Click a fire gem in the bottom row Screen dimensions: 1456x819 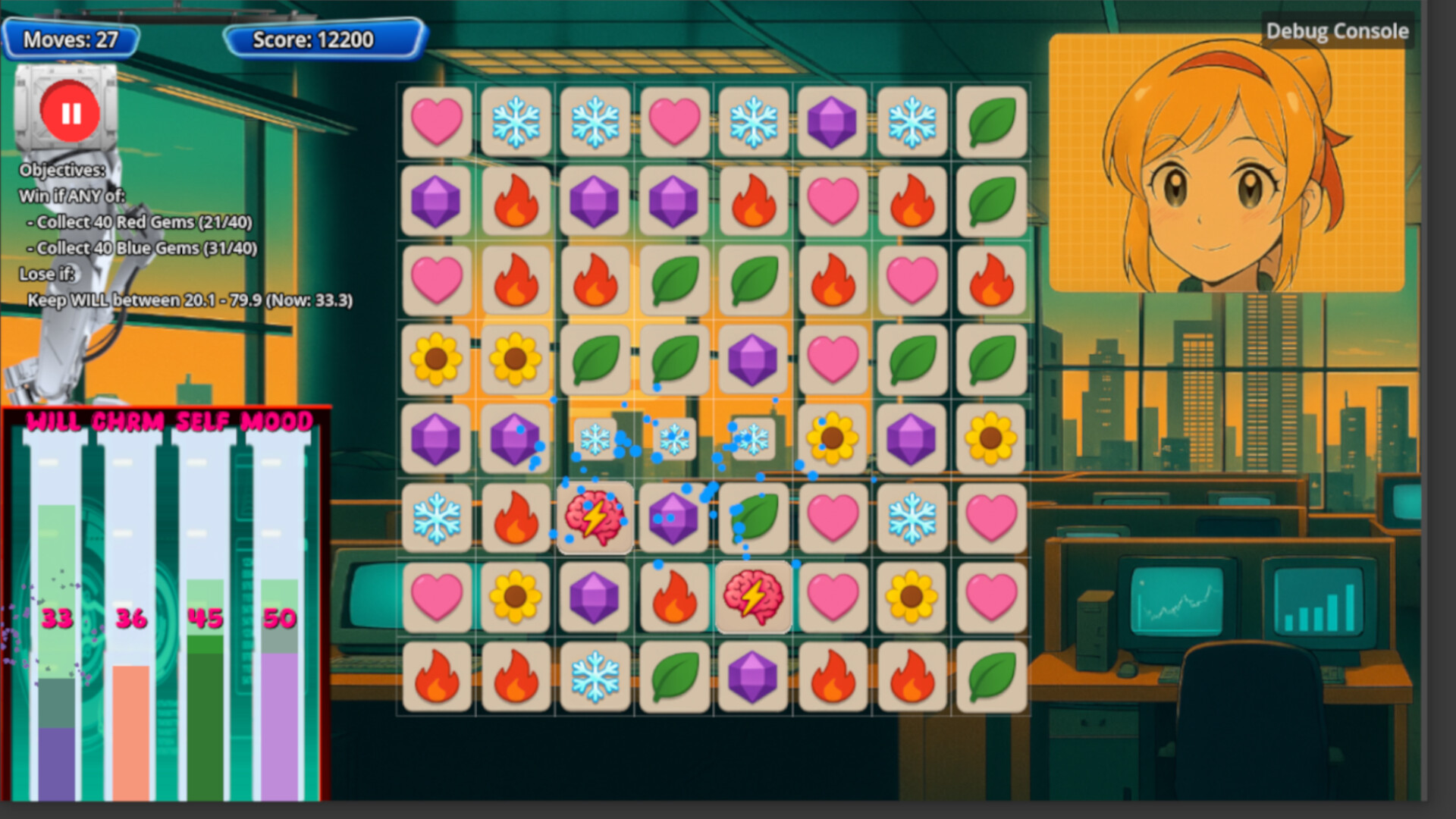[438, 677]
